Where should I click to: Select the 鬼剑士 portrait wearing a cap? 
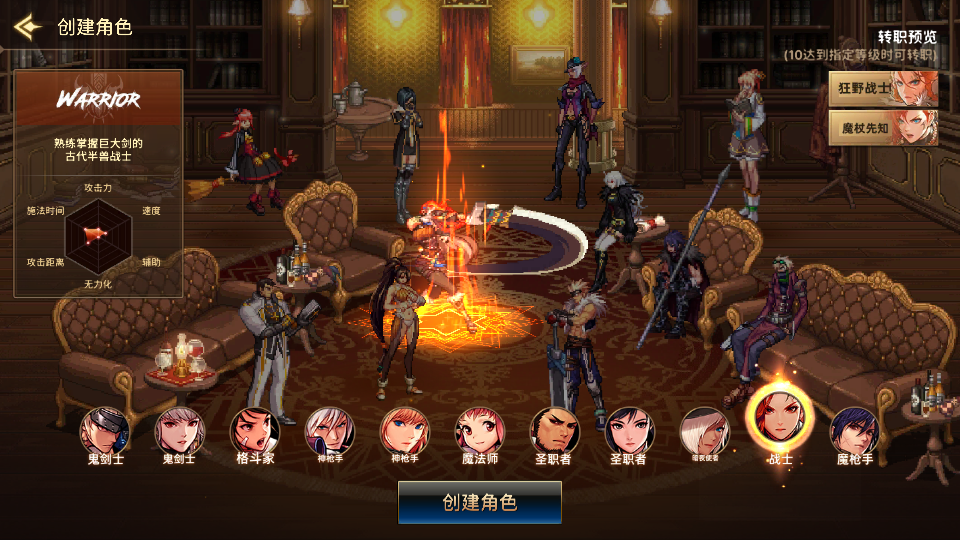pyautogui.click(x=105, y=431)
